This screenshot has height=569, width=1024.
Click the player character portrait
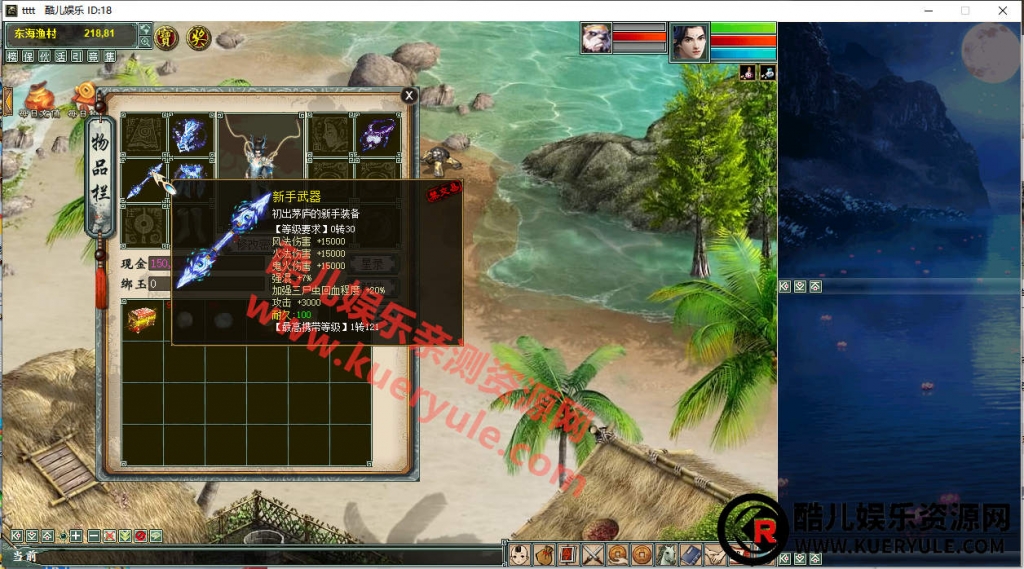click(689, 42)
